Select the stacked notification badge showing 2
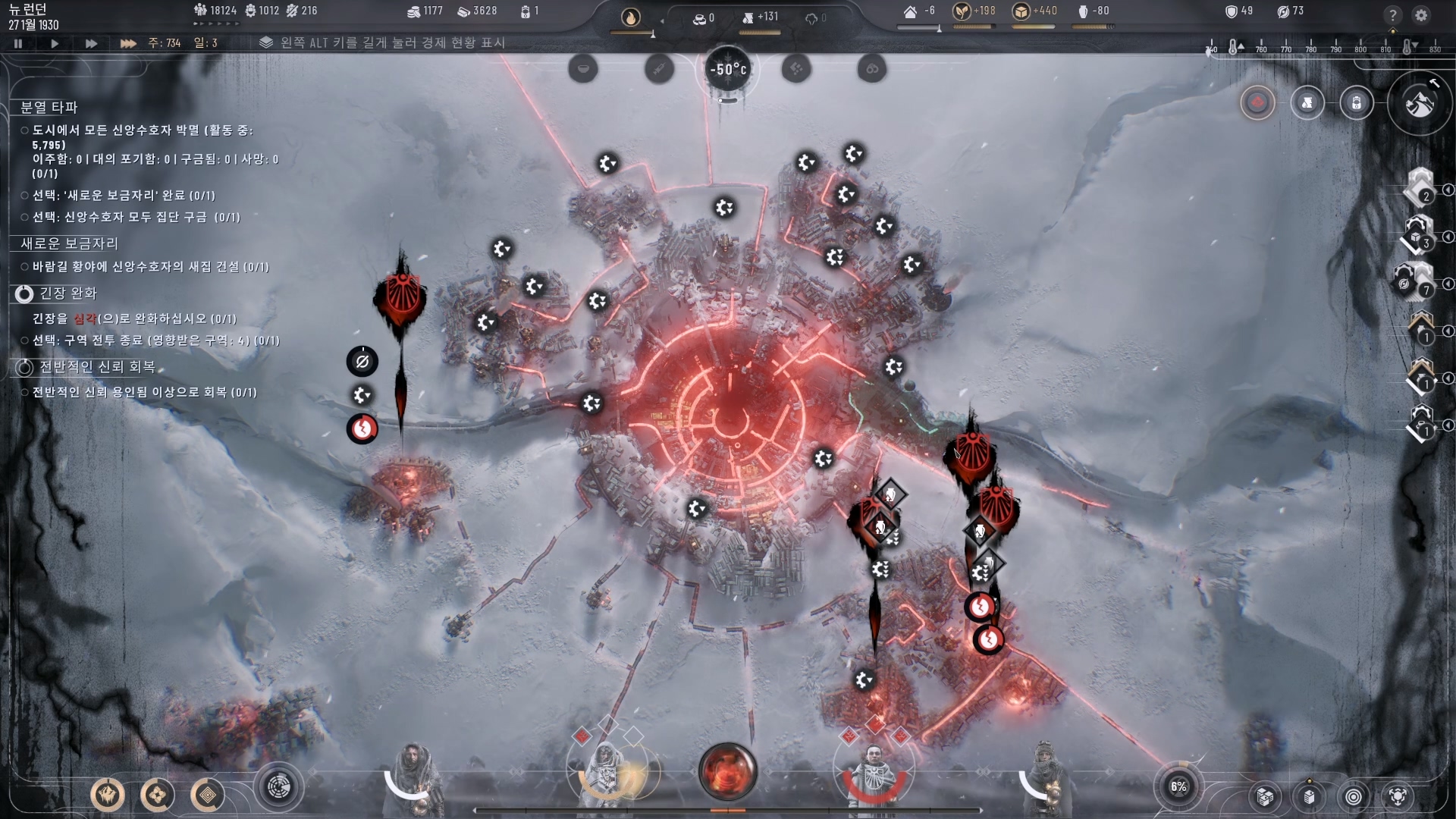Image resolution: width=1456 pixels, height=819 pixels. (x=1418, y=187)
